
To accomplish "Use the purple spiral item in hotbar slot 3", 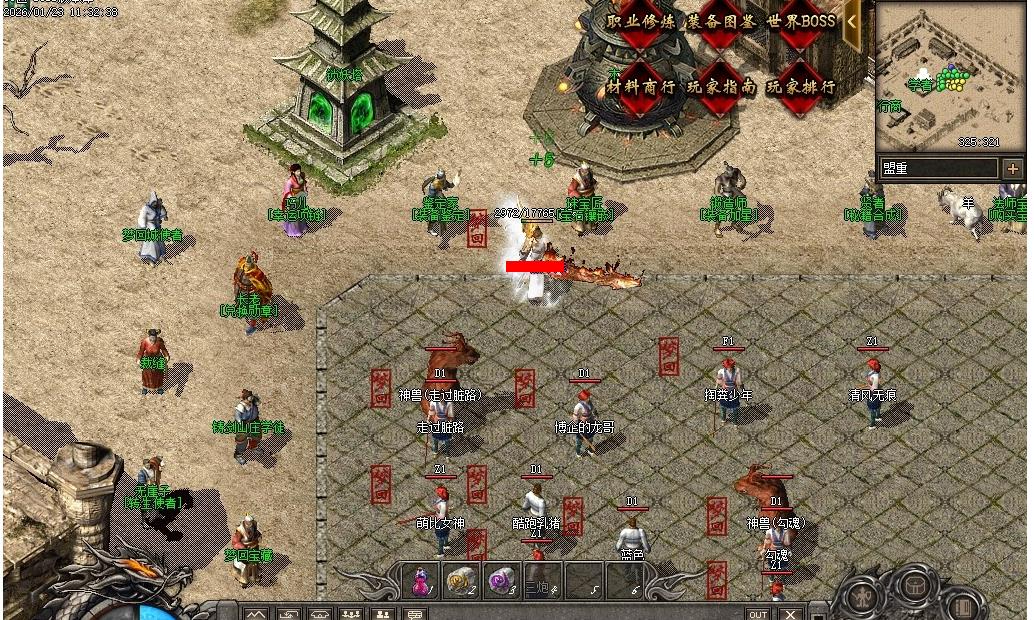I will 501,581.
